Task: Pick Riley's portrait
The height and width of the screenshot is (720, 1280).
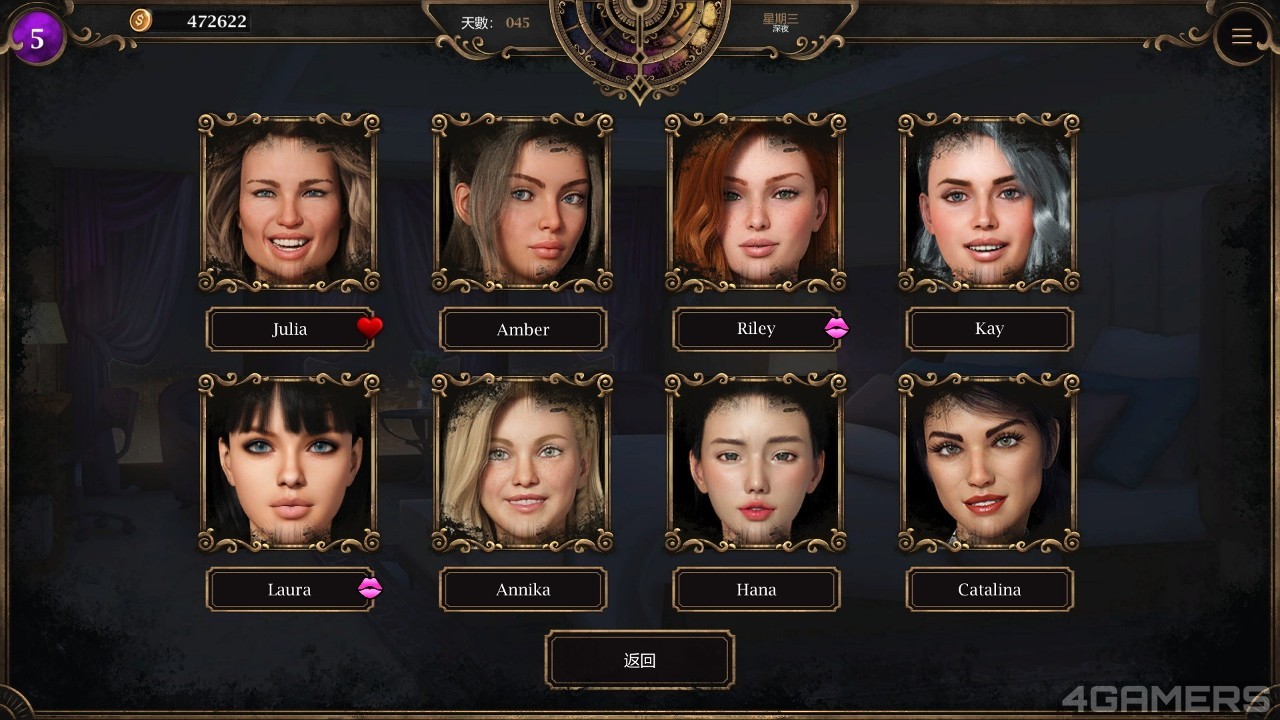Action: (x=756, y=203)
